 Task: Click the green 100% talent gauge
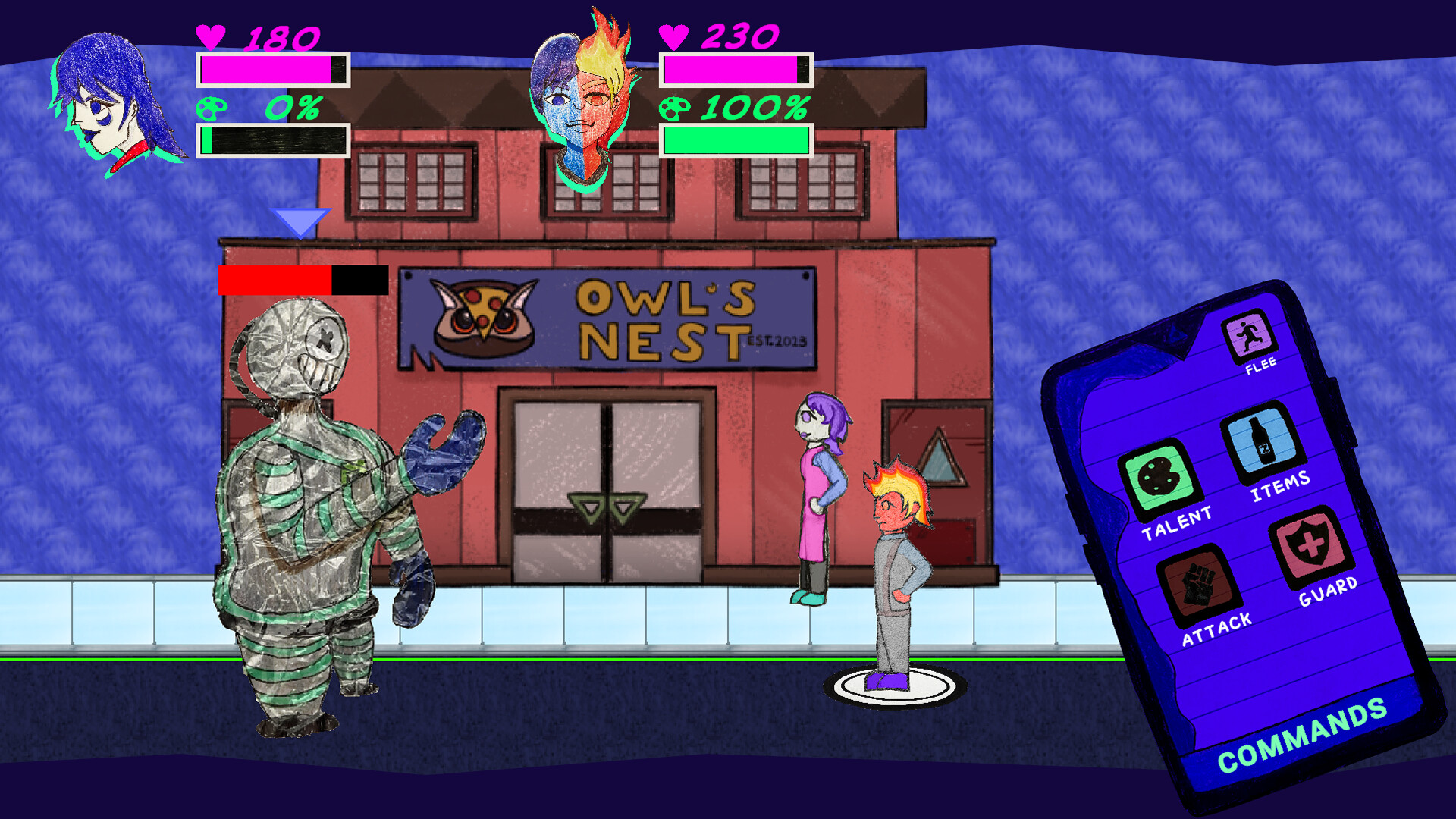736,139
